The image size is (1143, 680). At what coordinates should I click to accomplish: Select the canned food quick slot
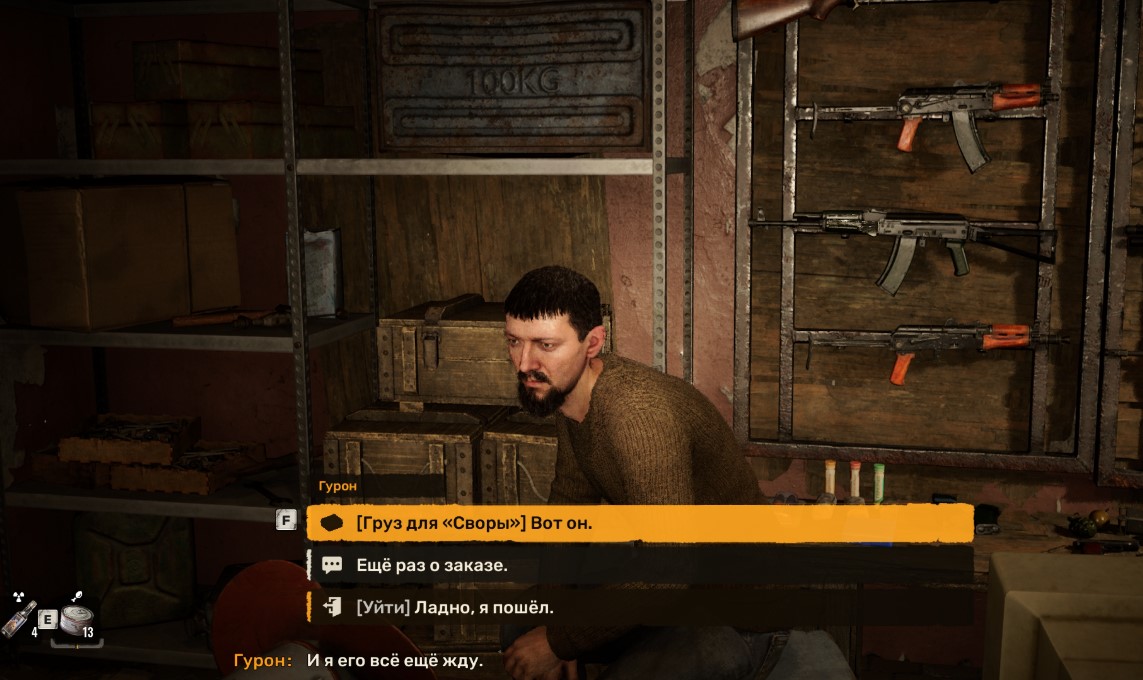click(74, 619)
